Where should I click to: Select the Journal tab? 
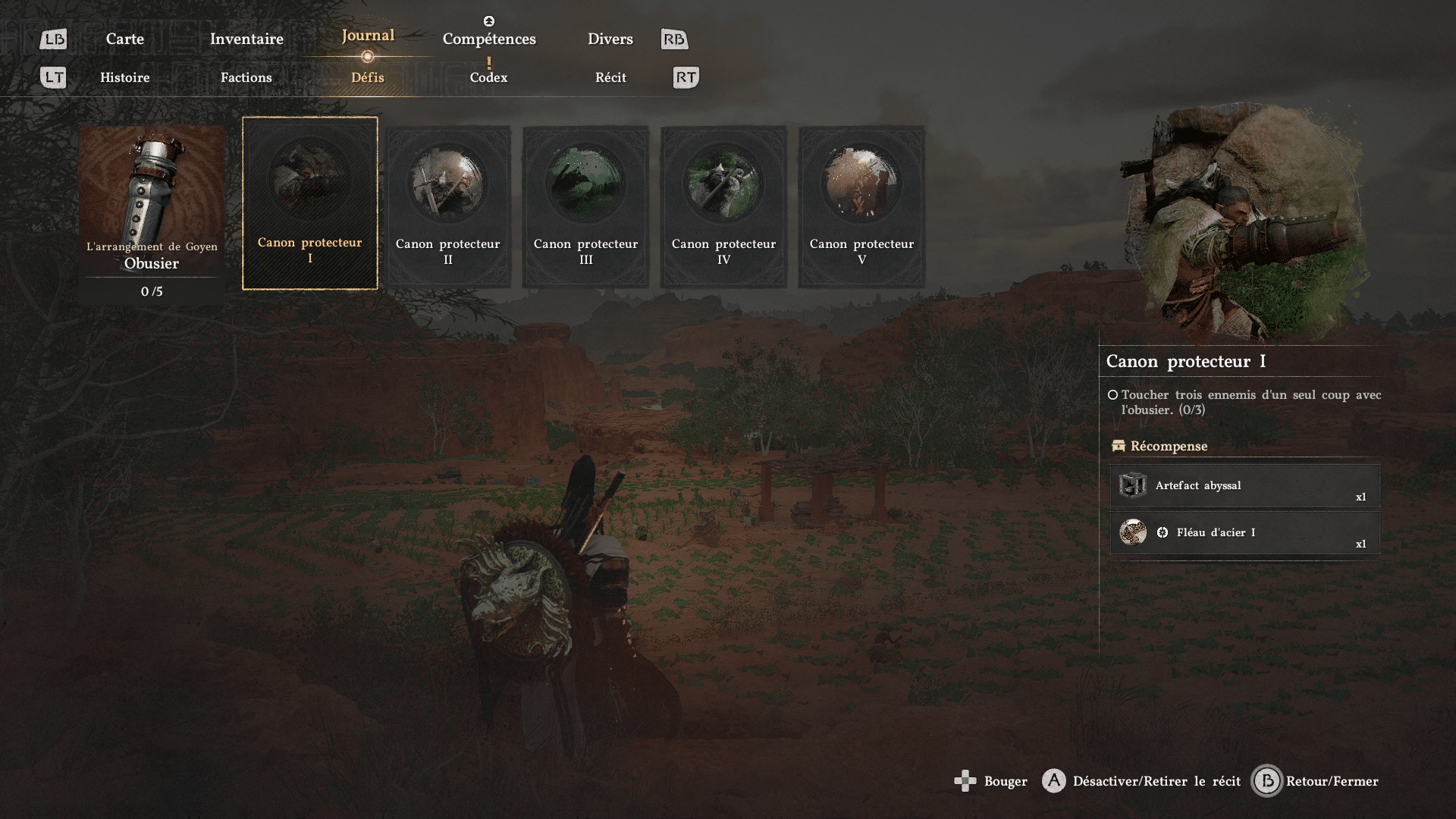pos(368,36)
